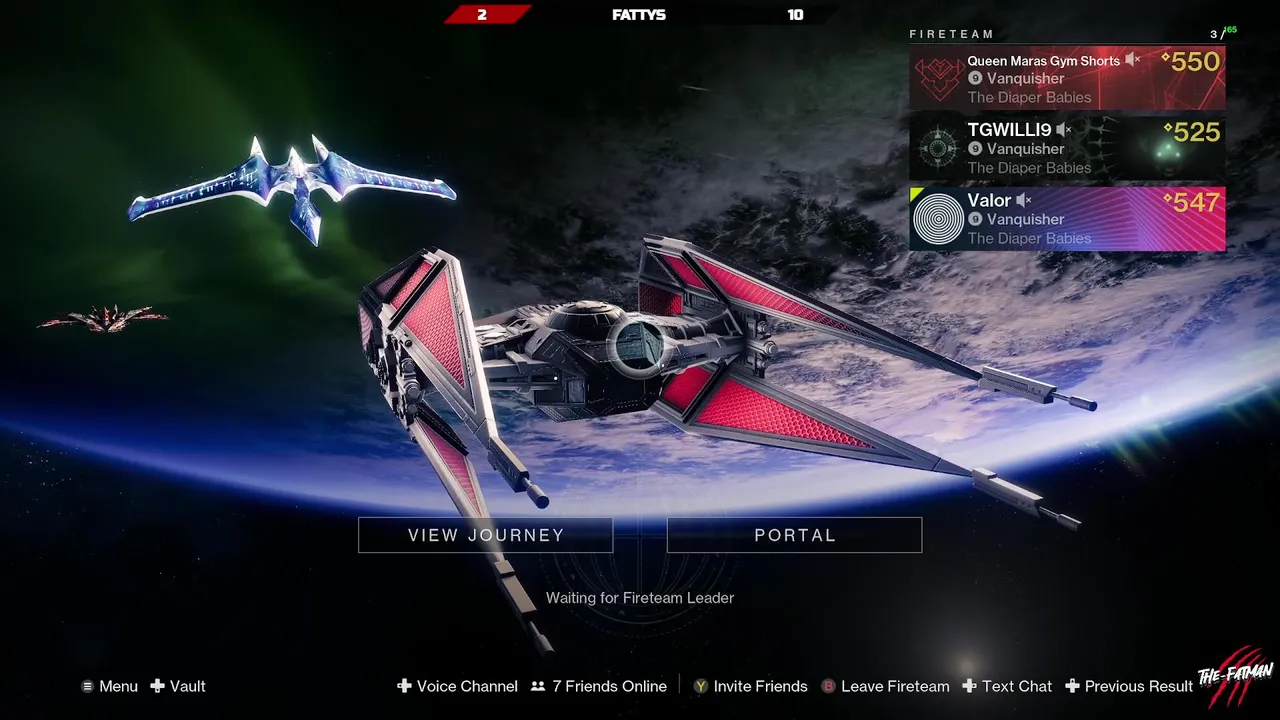Select Valor's fireteam member card
The width and height of the screenshot is (1280, 720).
[x=1067, y=218]
